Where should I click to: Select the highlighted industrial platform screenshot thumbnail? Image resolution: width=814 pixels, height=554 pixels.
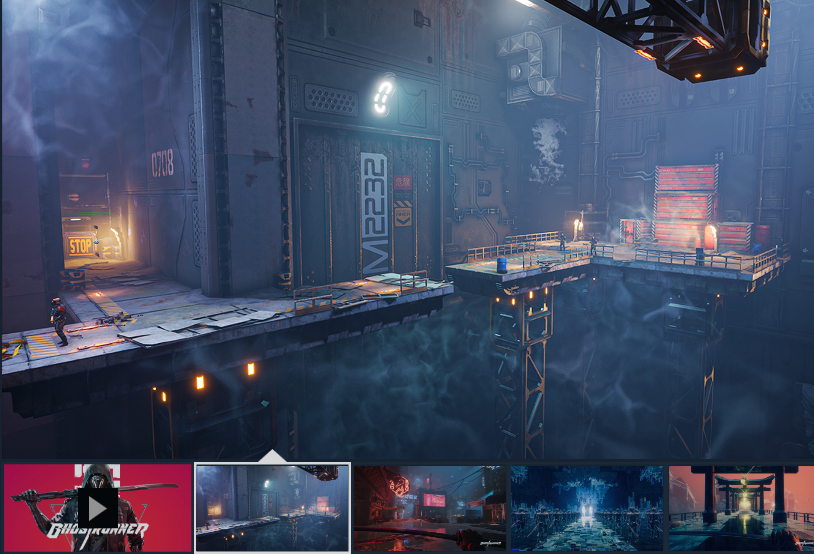[272, 507]
